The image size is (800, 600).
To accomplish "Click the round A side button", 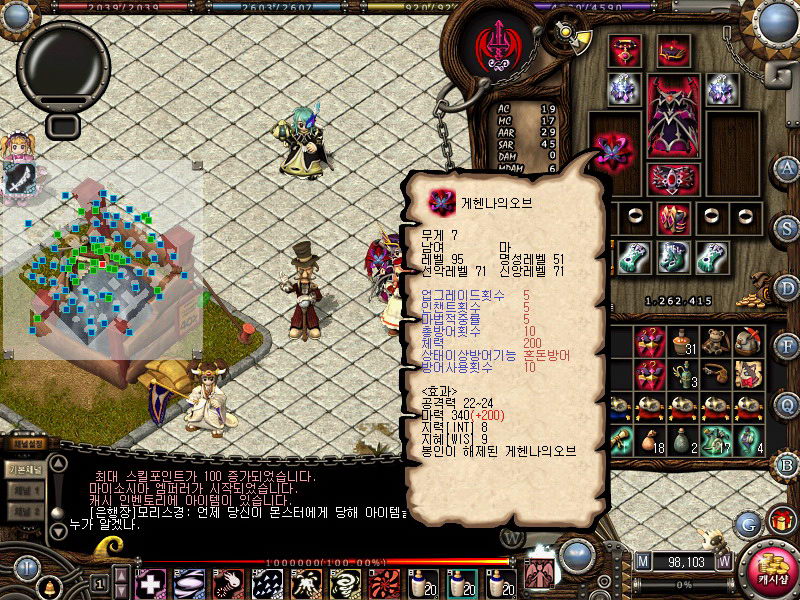I will [787, 167].
